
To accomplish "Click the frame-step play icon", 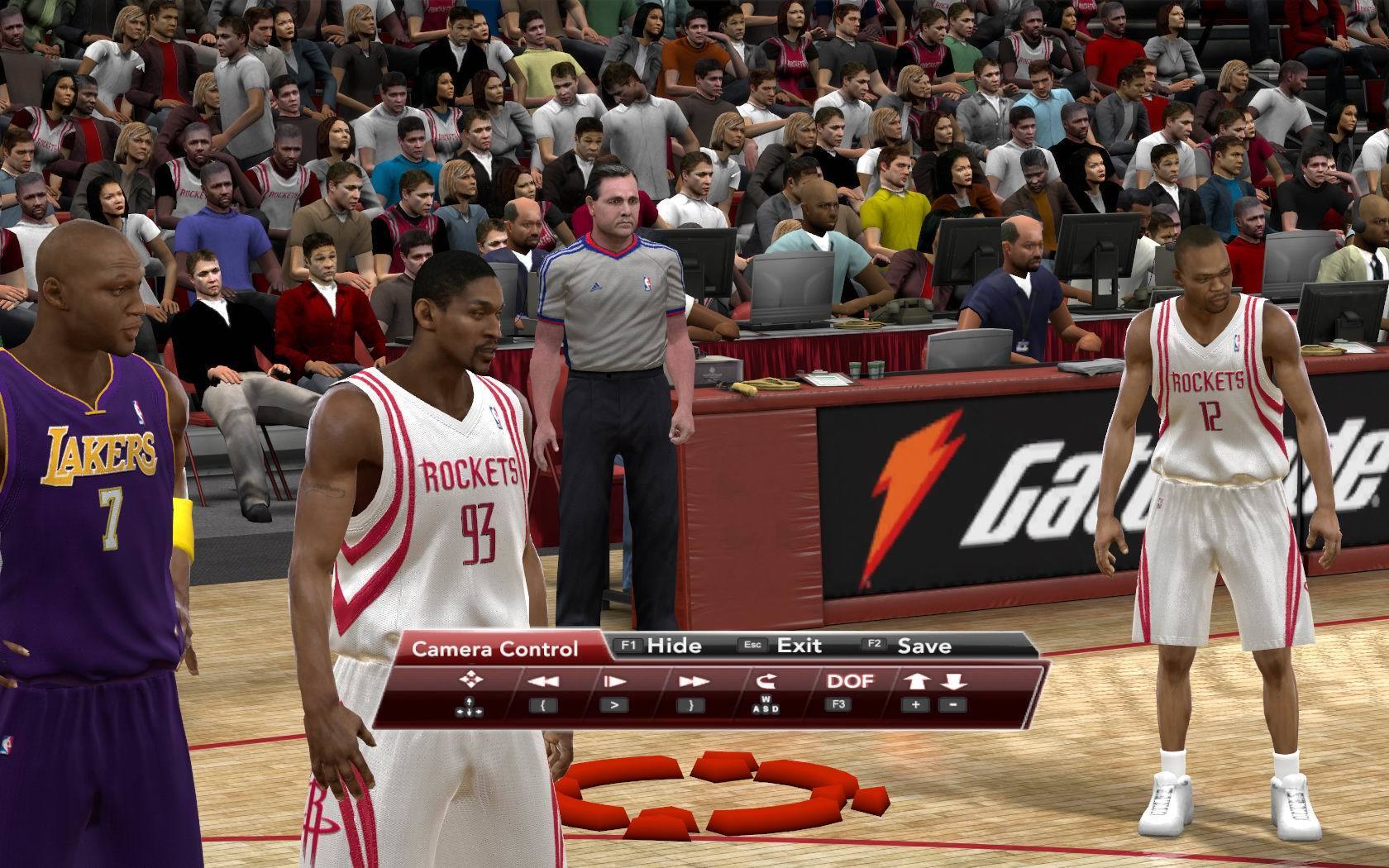I will coord(613,682).
